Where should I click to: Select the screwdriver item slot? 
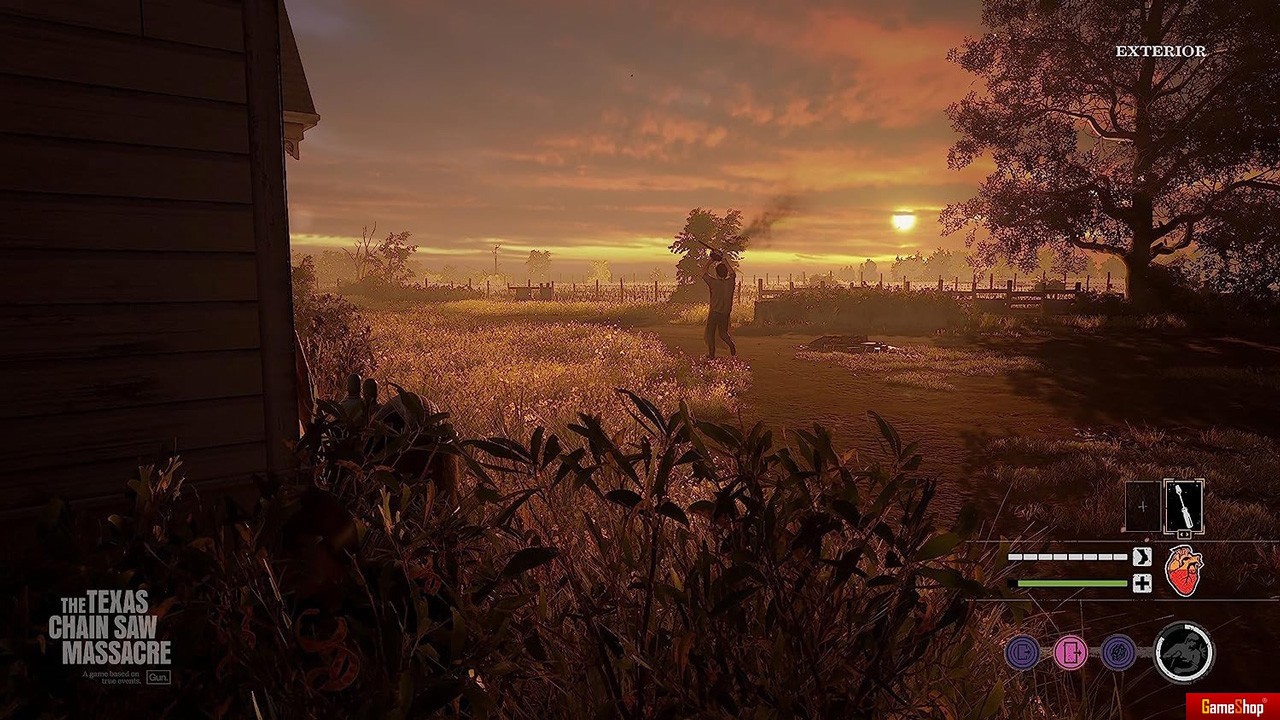pyautogui.click(x=1183, y=507)
